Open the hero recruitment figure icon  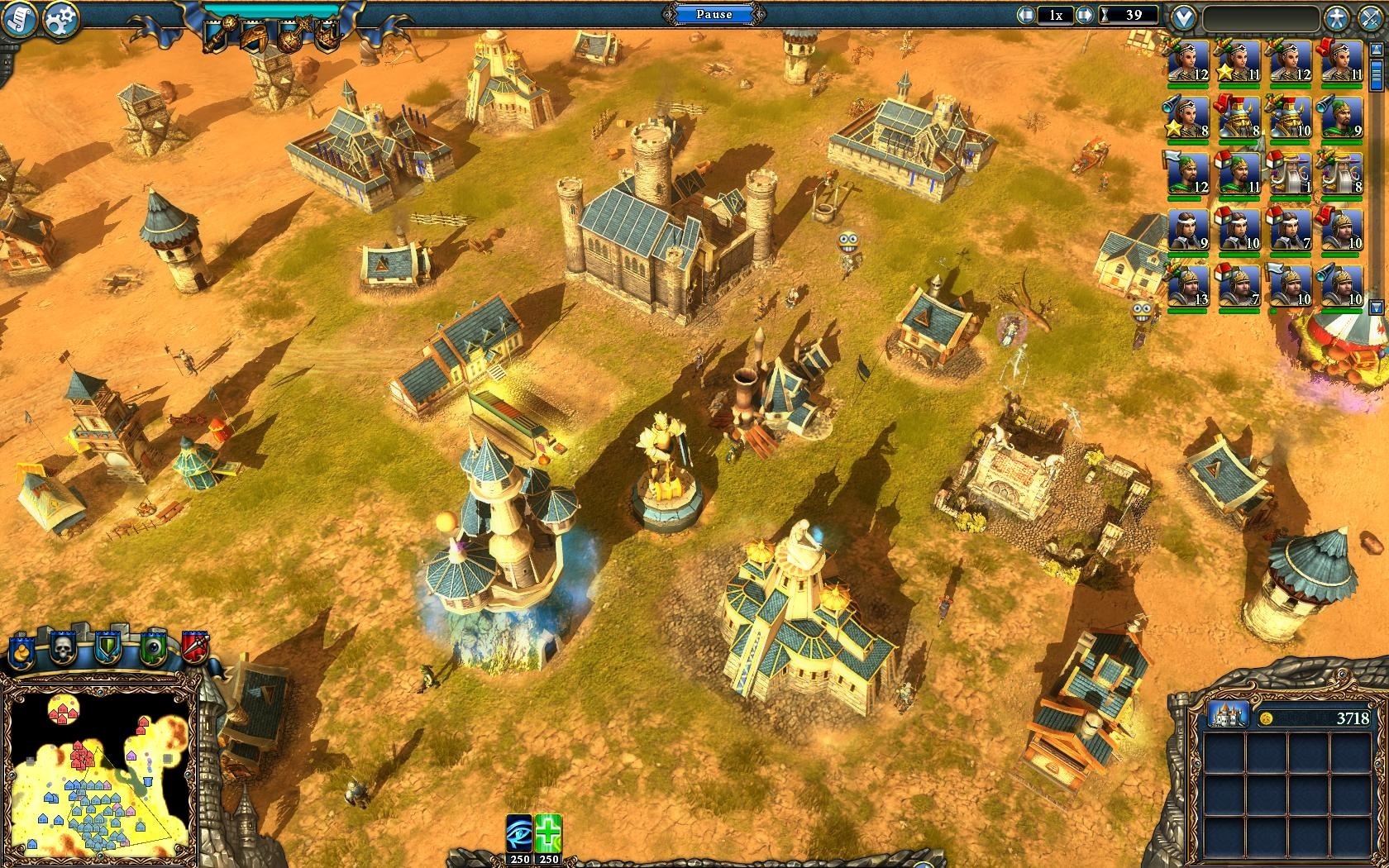[1336, 17]
